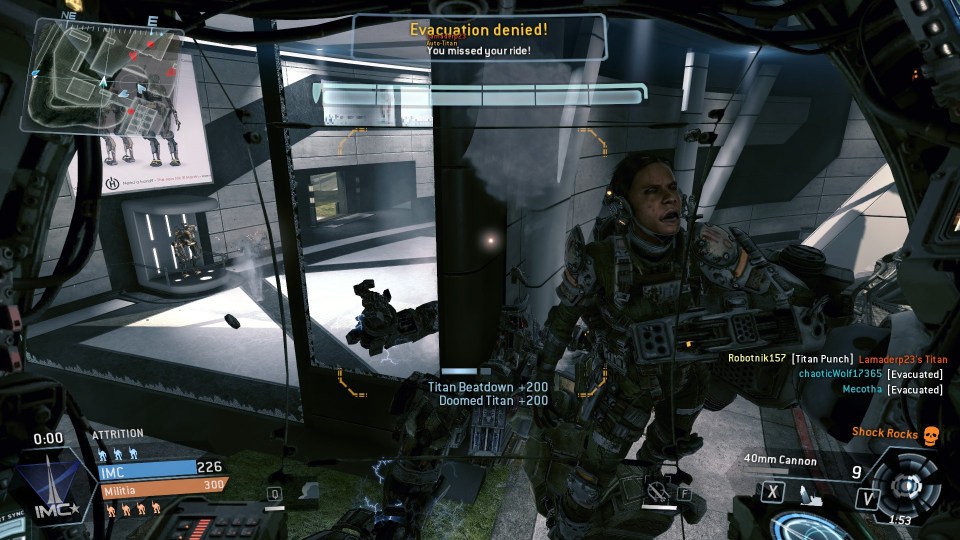
Task: Click the Evacuation denied notification banner
Action: click(478, 36)
